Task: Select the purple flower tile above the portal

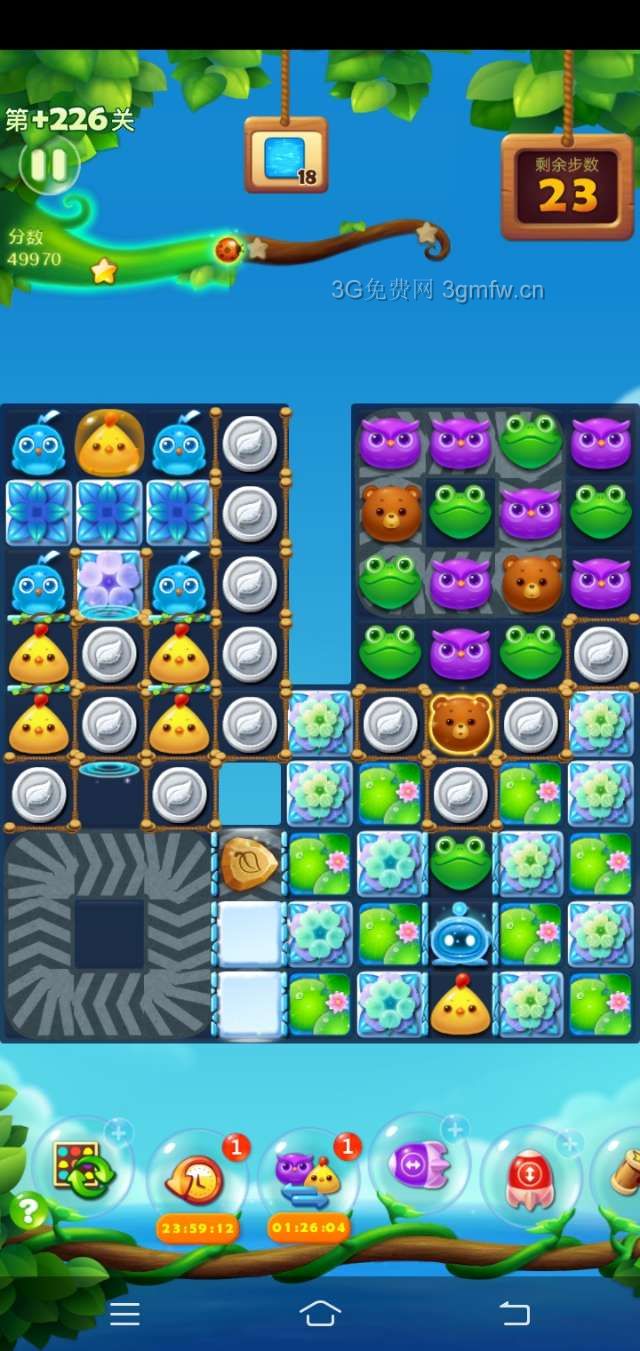Action: tap(109, 582)
